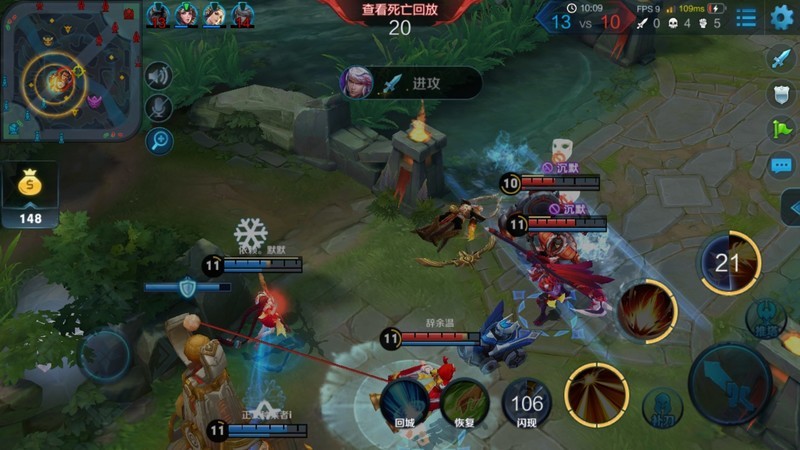
Task: Open the scoreboard list icon
Action: pyautogui.click(x=746, y=18)
